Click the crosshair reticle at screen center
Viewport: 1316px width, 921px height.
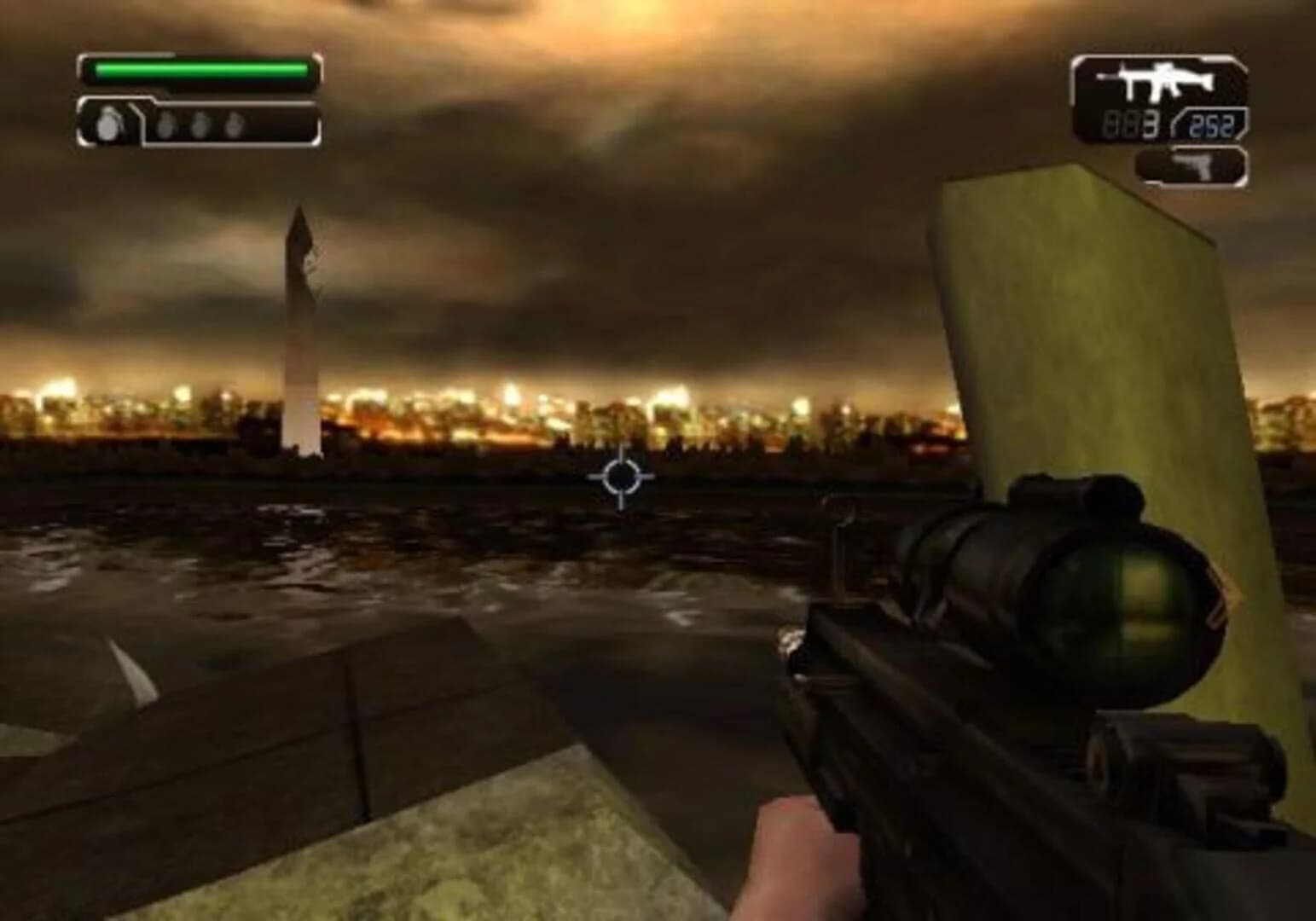(x=620, y=478)
